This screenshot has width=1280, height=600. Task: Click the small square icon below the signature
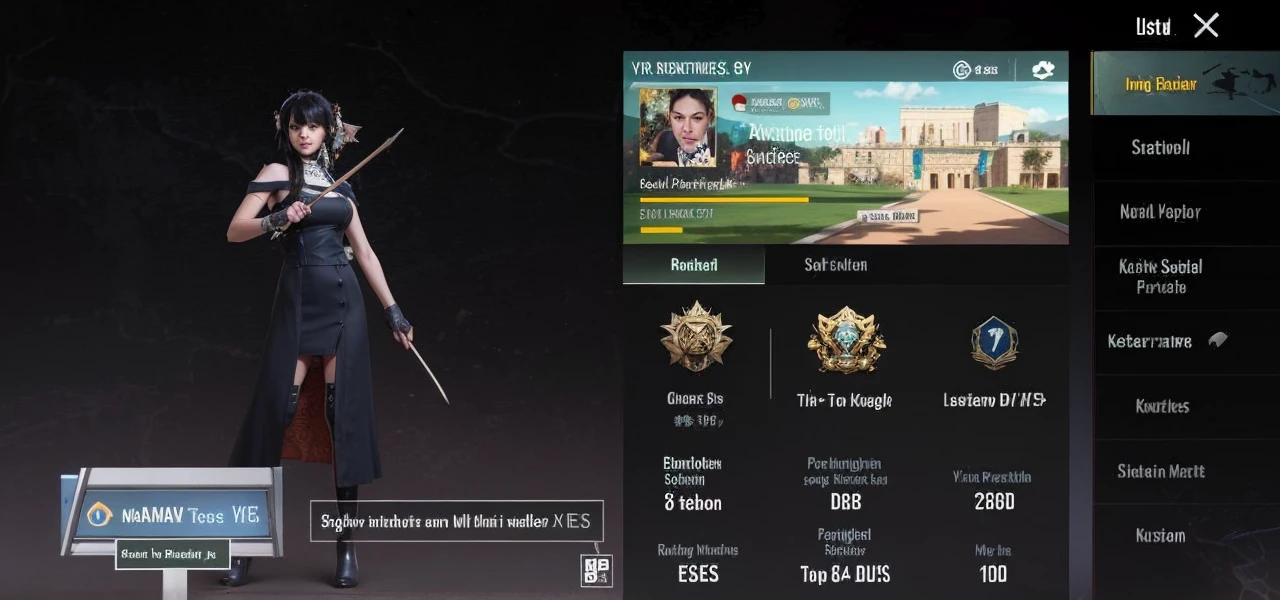pyautogui.click(x=596, y=570)
